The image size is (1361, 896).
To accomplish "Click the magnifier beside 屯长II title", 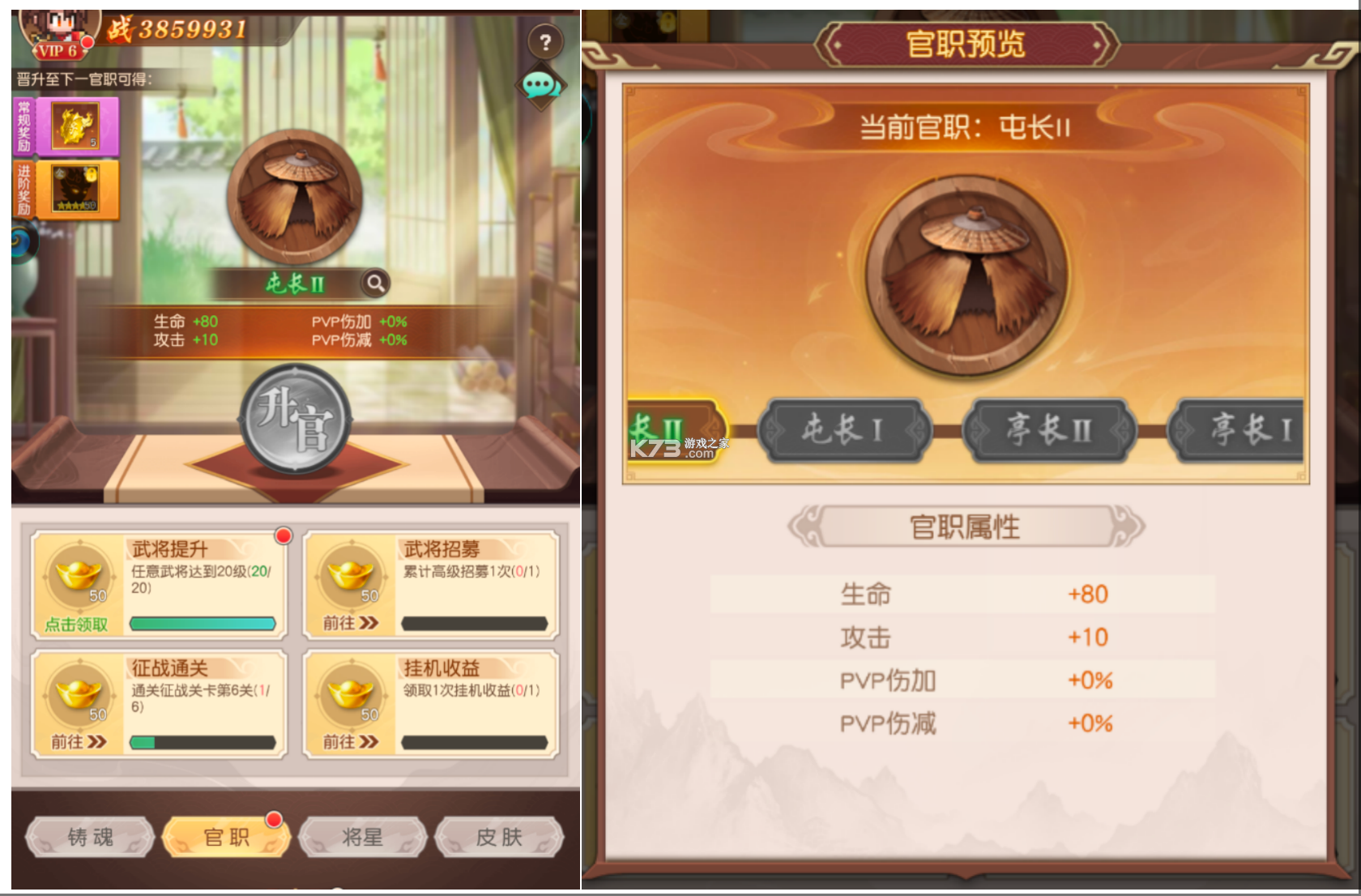I will [x=374, y=284].
